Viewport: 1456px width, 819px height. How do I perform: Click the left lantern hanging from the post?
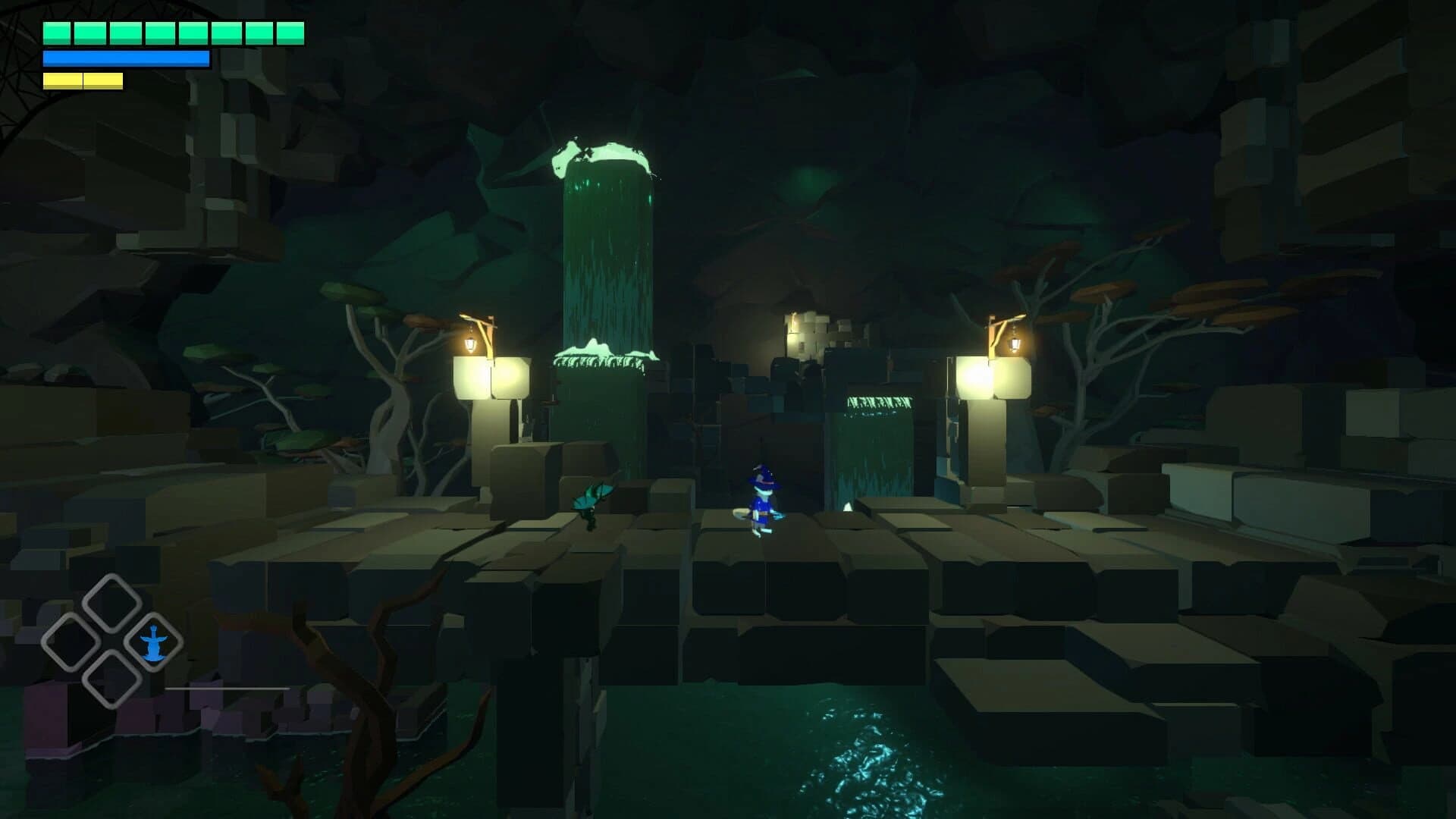point(472,343)
